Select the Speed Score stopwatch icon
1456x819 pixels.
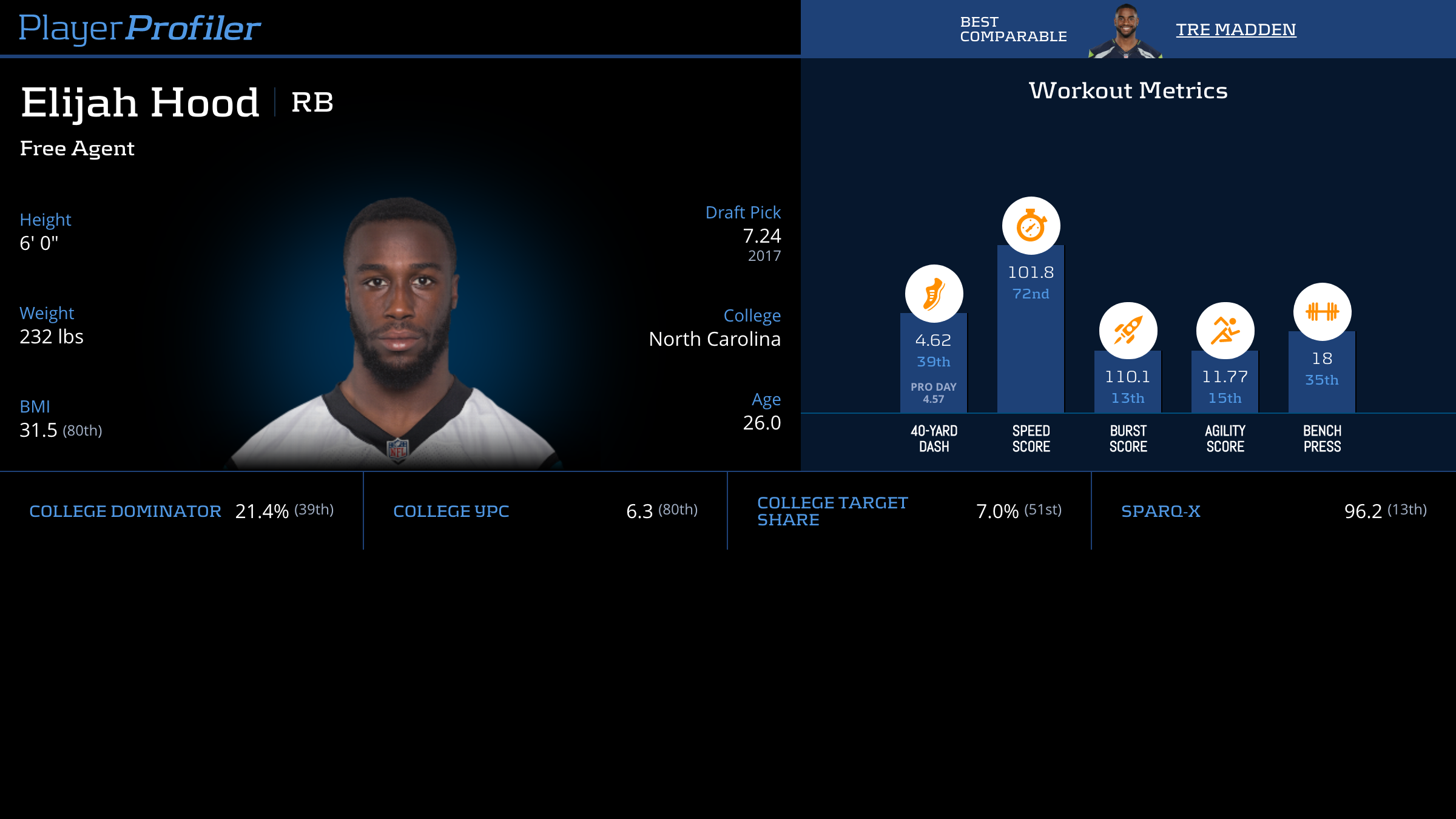[1031, 226]
